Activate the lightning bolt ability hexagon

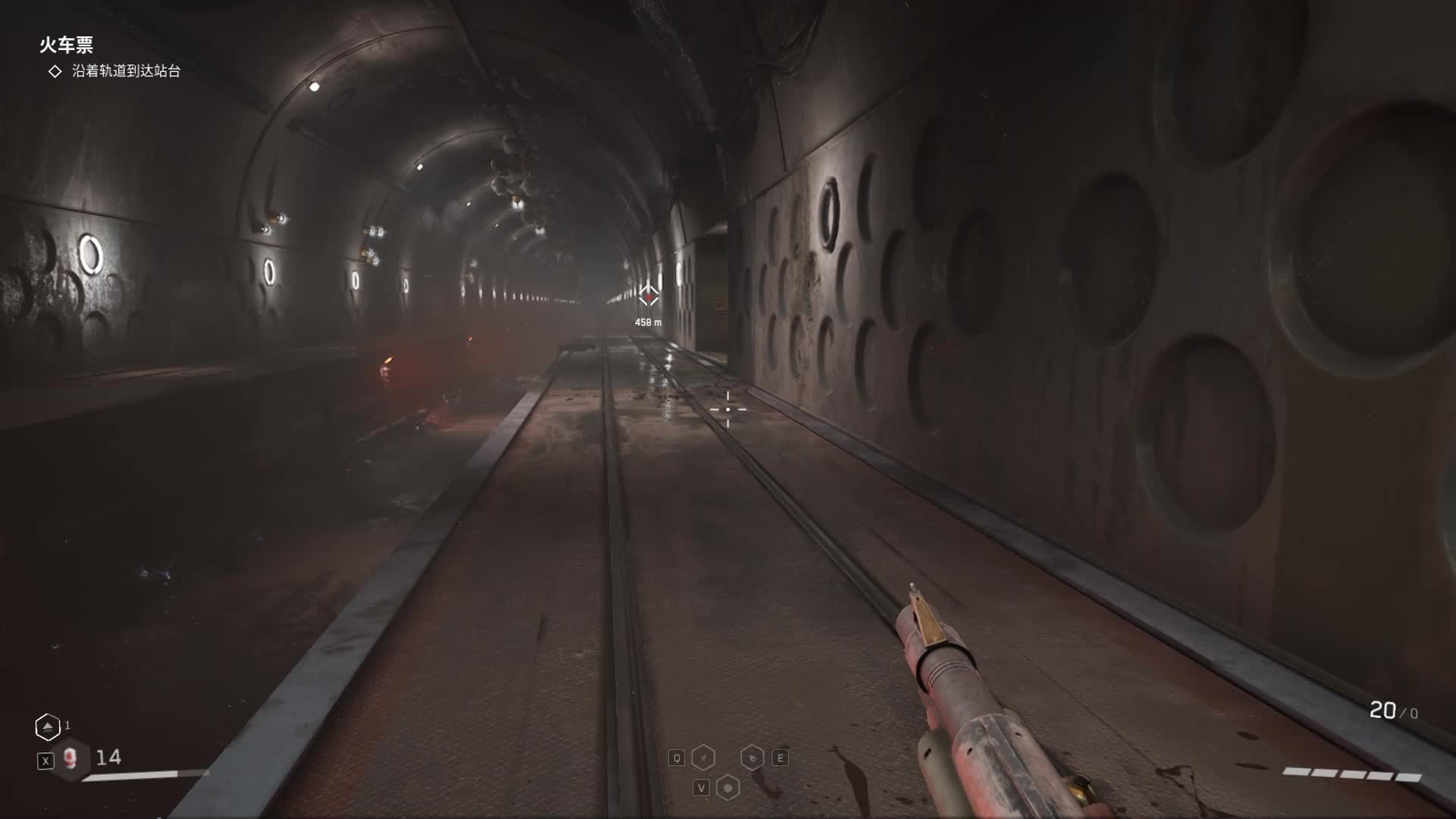pyautogui.click(x=704, y=758)
